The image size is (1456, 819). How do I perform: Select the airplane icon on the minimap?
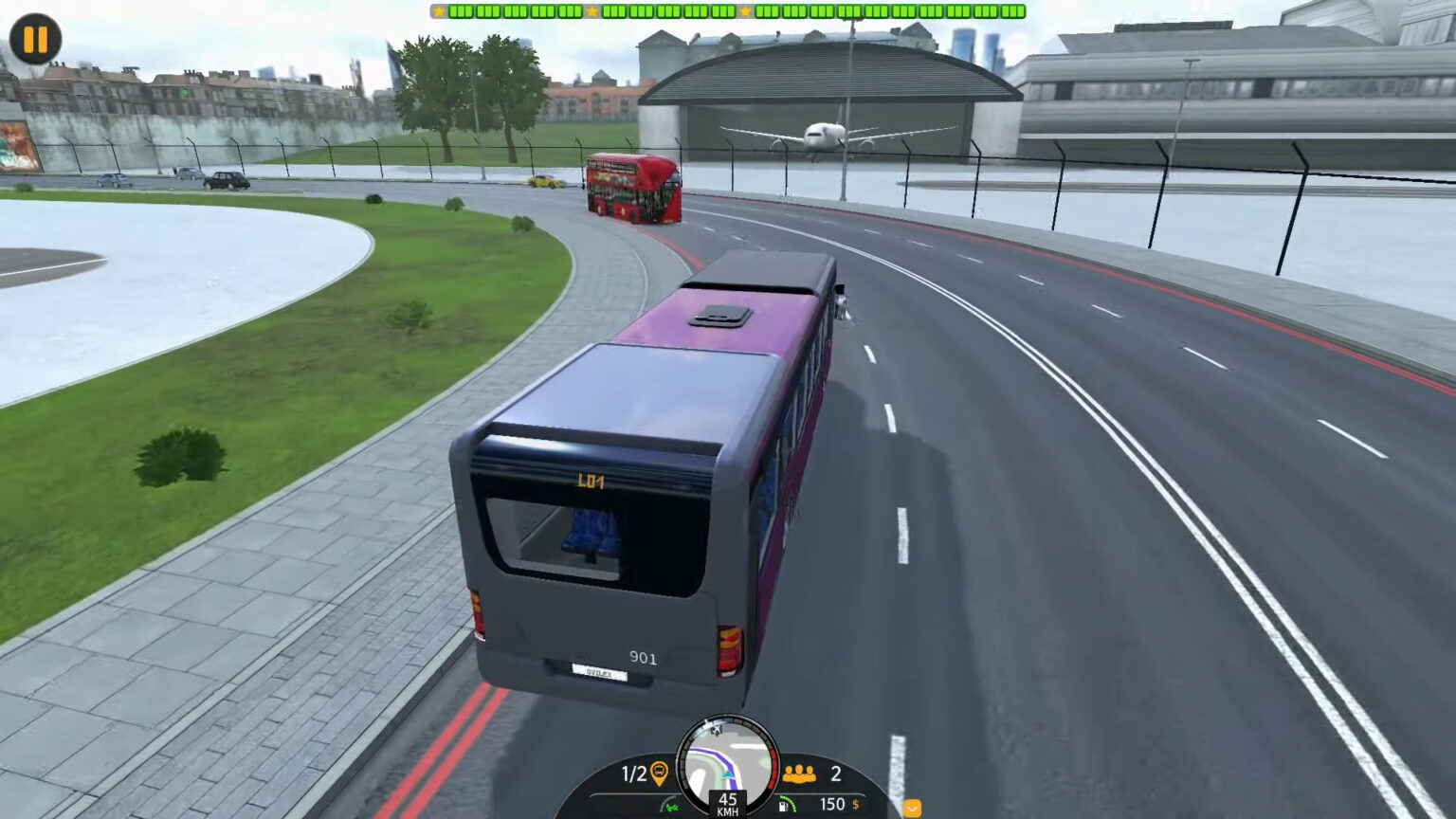(716, 729)
